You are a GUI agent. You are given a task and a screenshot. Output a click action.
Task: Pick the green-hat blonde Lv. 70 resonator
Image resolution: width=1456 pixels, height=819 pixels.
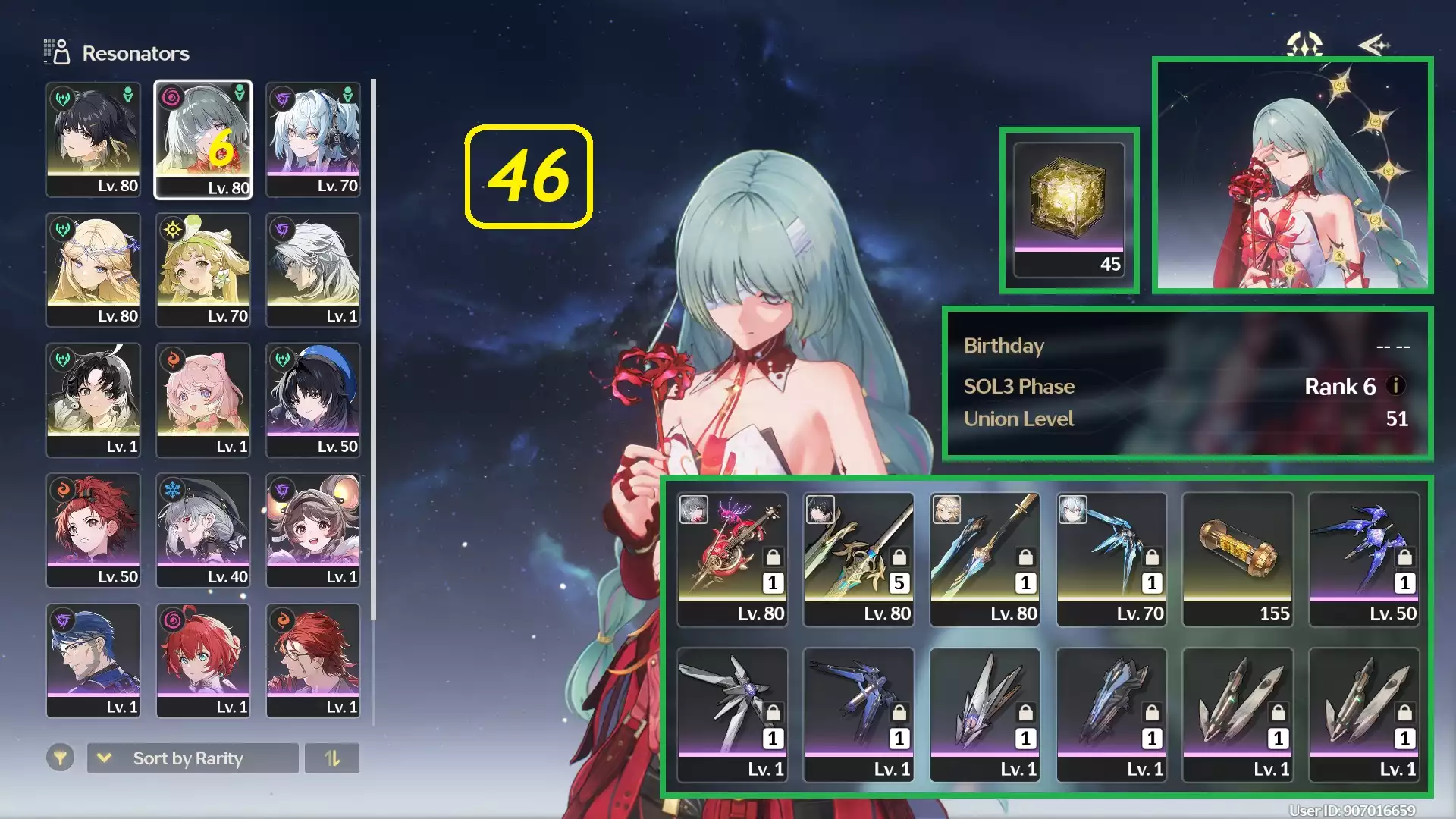[x=203, y=271]
